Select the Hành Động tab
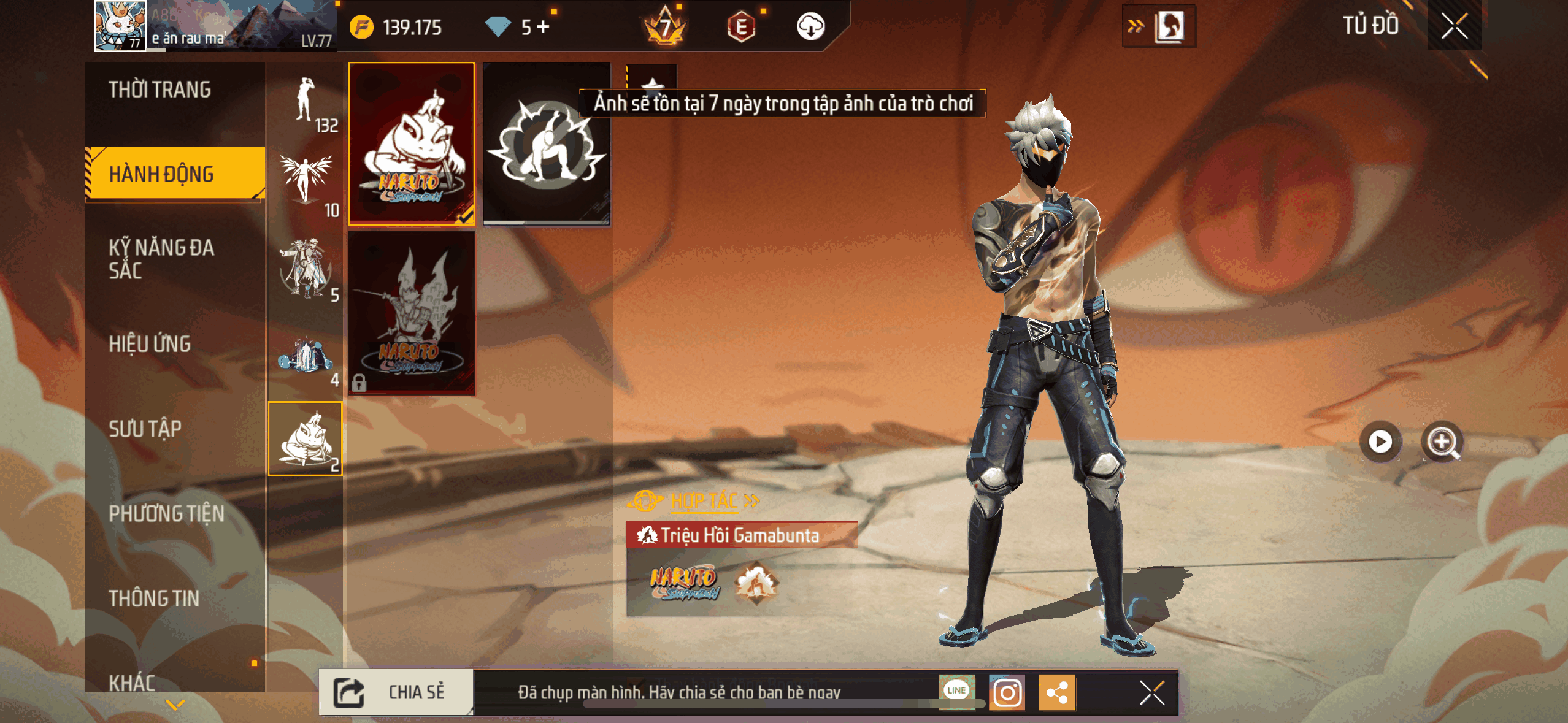This screenshot has width=1568, height=723. (x=163, y=174)
